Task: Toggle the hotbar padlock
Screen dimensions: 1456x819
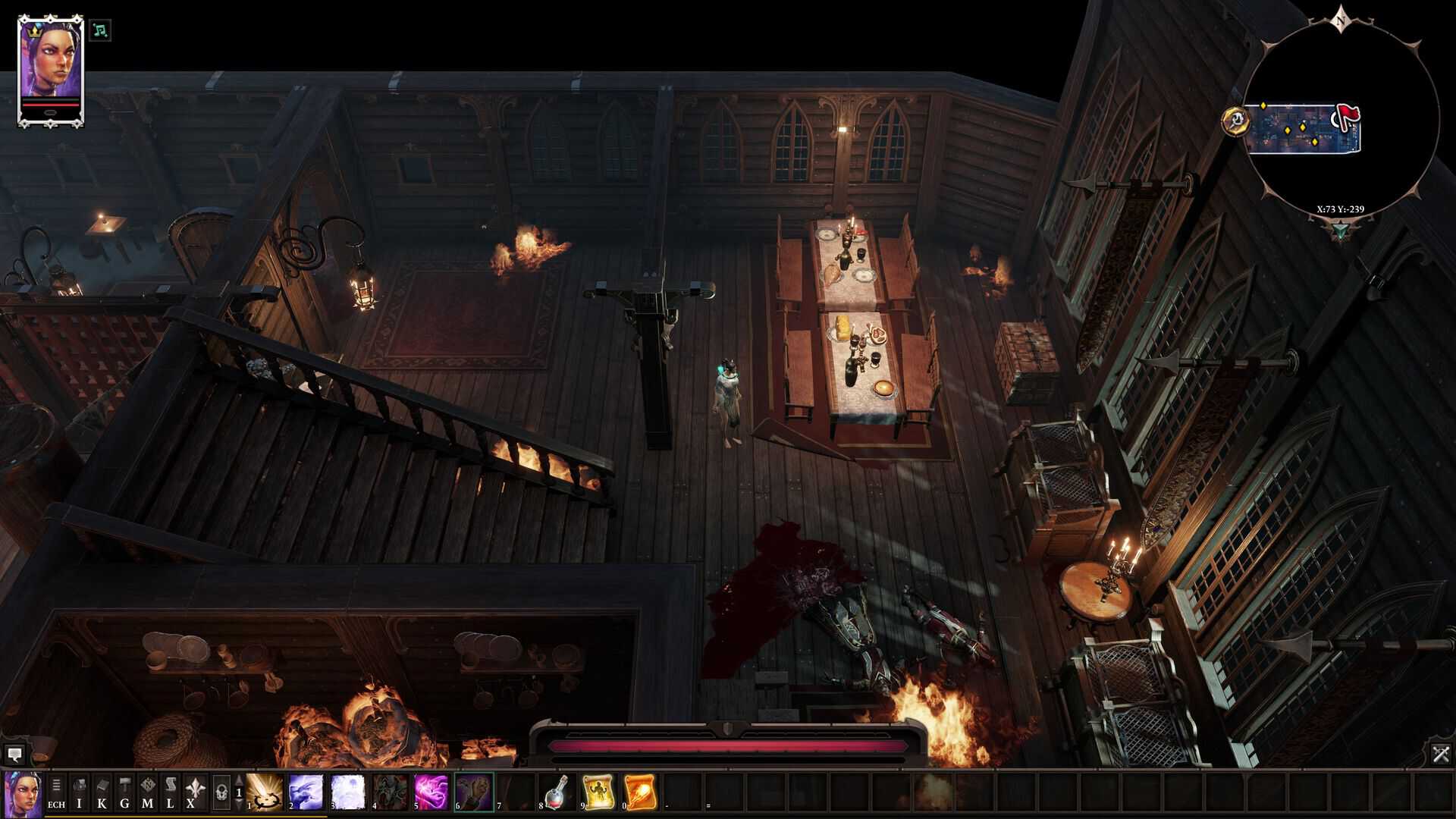Action: (x=221, y=793)
